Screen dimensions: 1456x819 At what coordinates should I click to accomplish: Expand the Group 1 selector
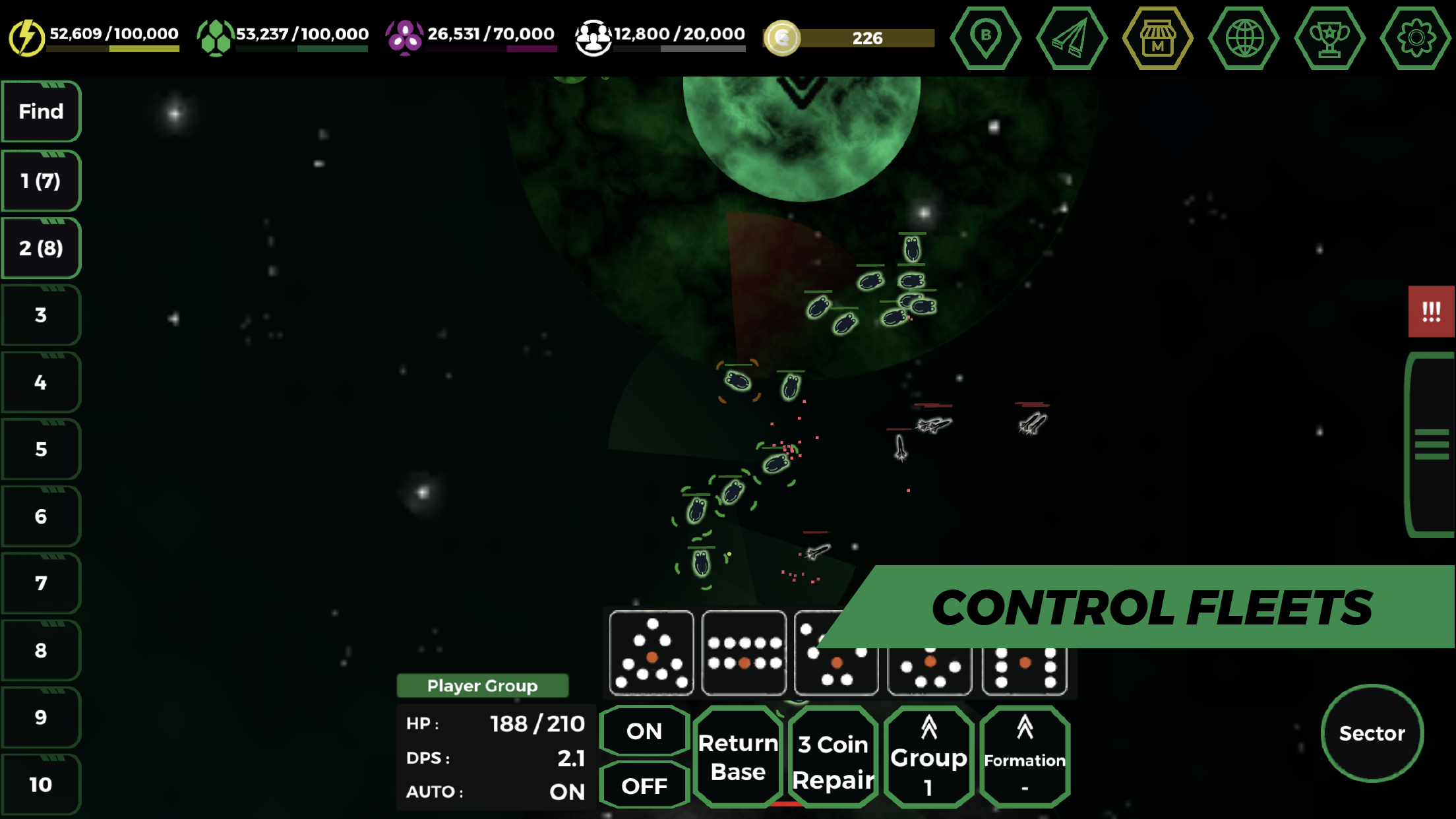(928, 755)
